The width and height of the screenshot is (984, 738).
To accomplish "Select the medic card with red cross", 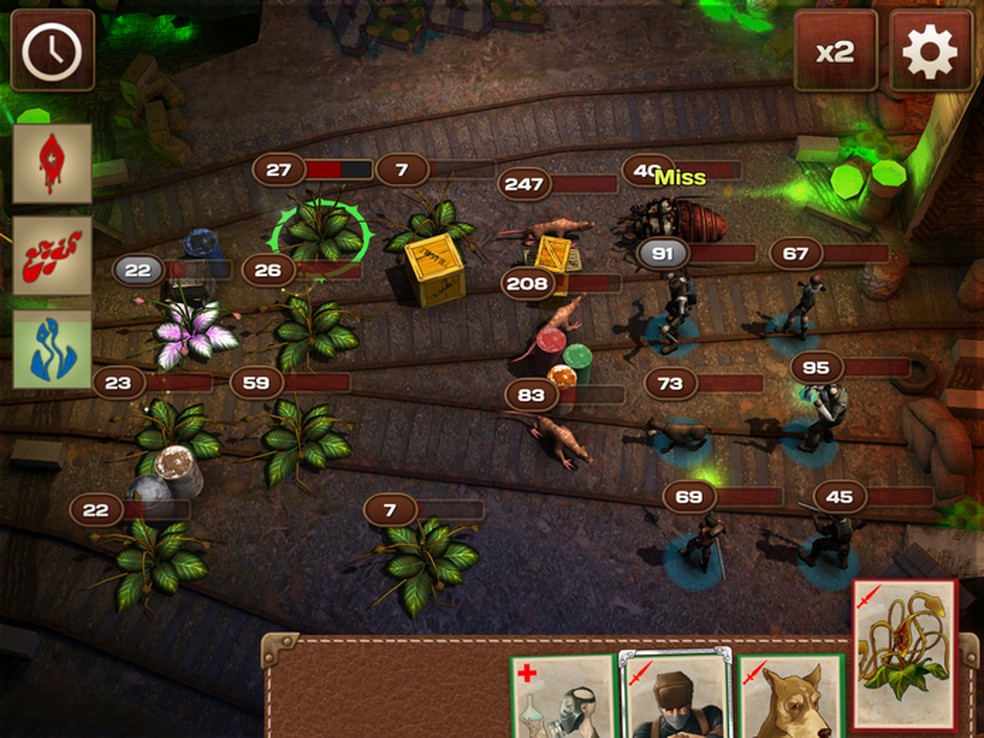I will (x=562, y=698).
